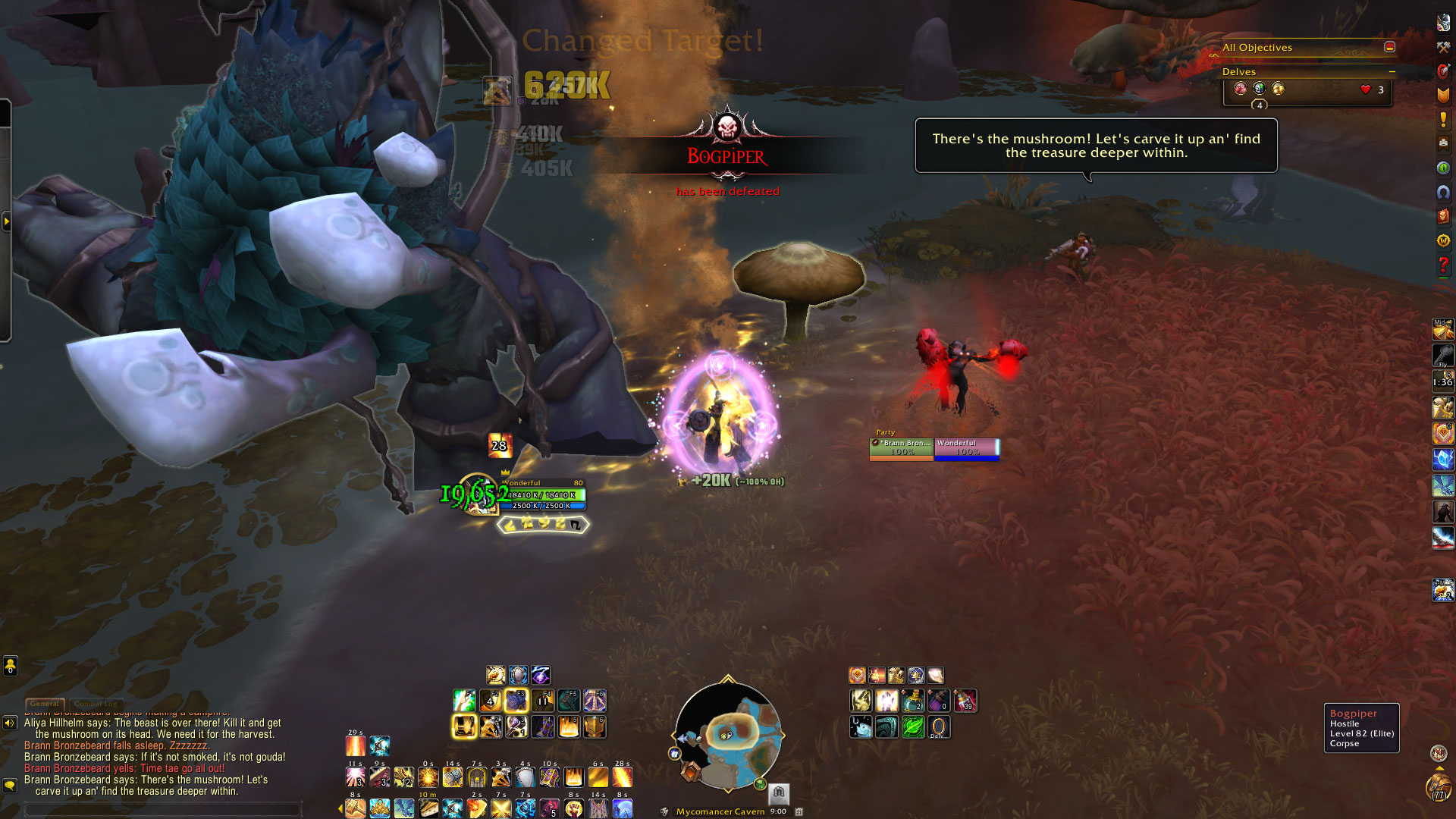The height and width of the screenshot is (819, 1456).
Task: Open the red skull adventure guide book
Action: tap(1443, 216)
